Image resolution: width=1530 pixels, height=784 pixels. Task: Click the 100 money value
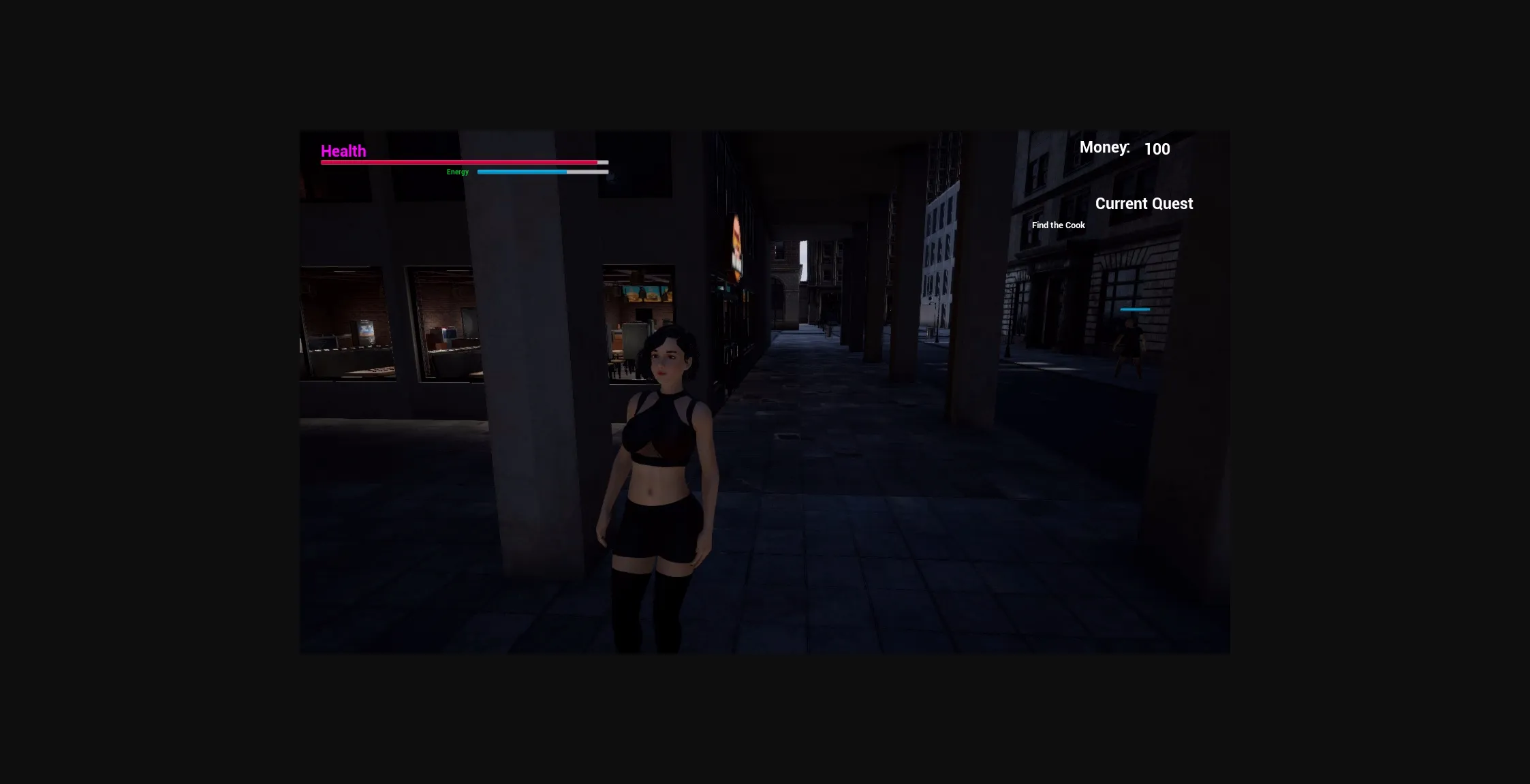pyautogui.click(x=1157, y=148)
